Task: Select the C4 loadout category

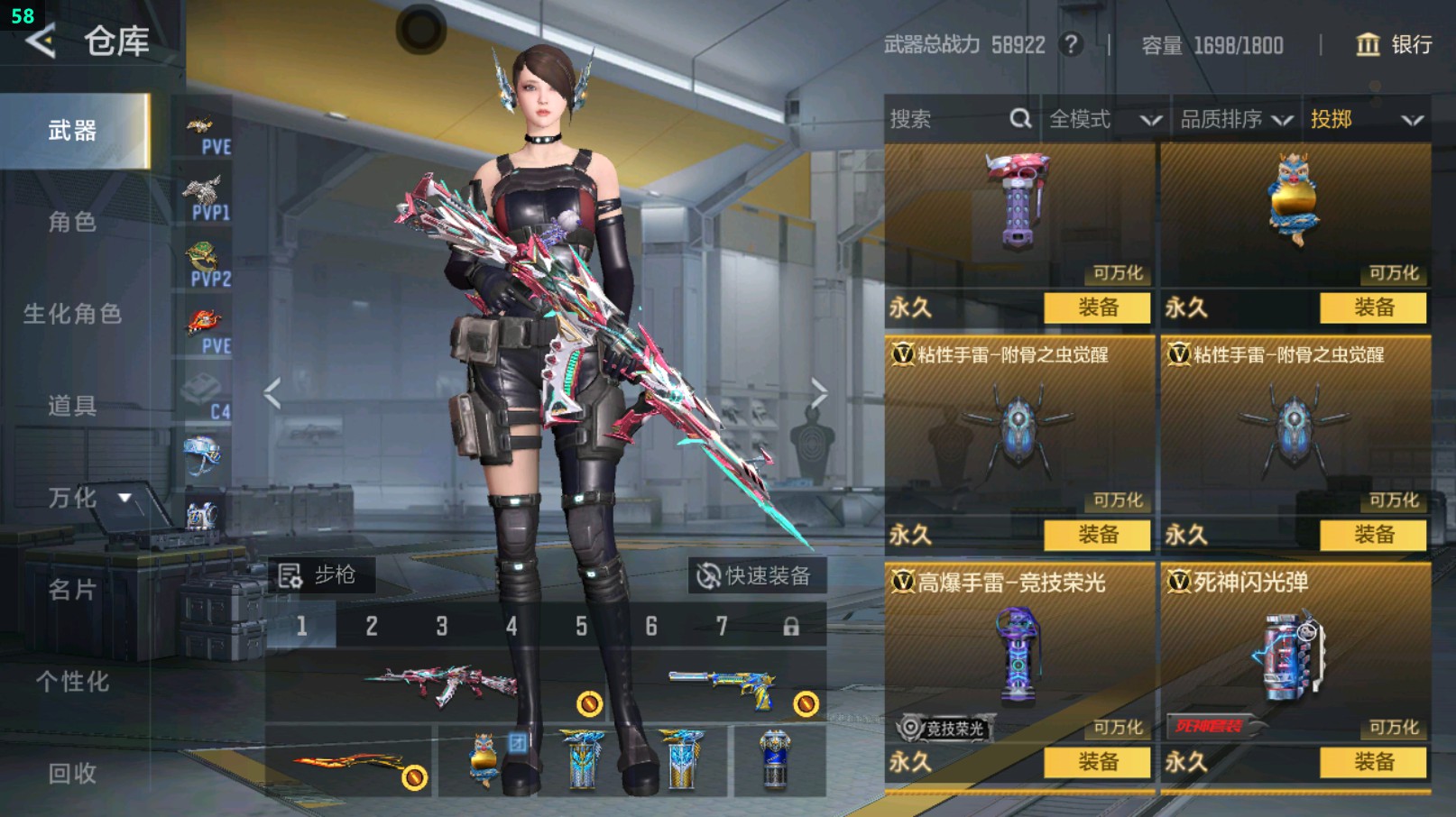Action: point(206,397)
